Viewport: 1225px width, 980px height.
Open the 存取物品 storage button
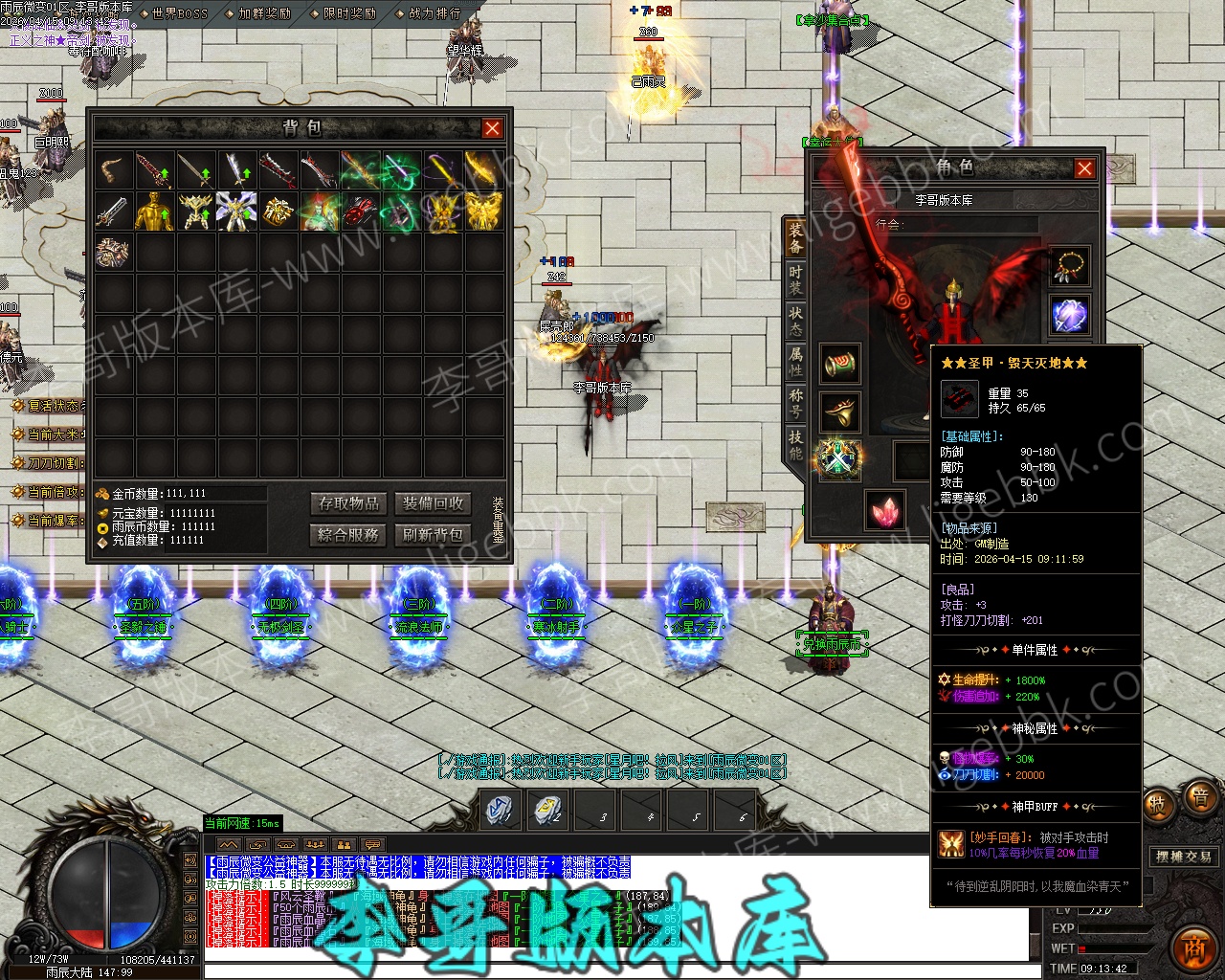click(349, 503)
